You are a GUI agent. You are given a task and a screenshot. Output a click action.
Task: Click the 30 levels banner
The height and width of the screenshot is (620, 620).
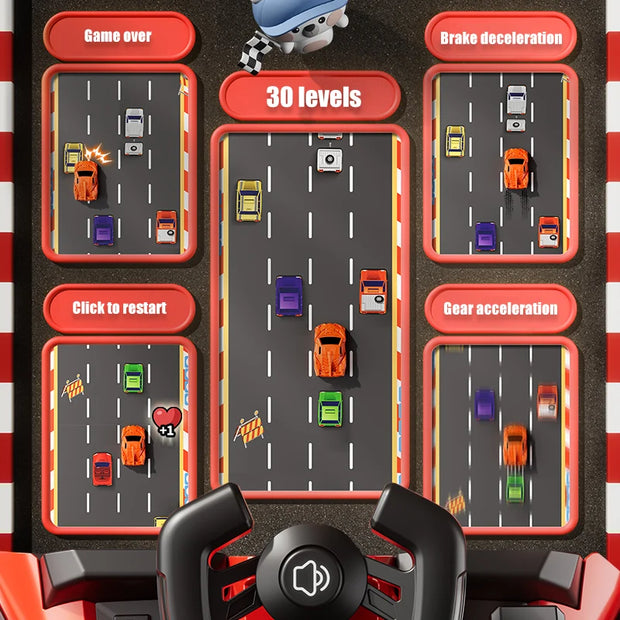point(311,97)
